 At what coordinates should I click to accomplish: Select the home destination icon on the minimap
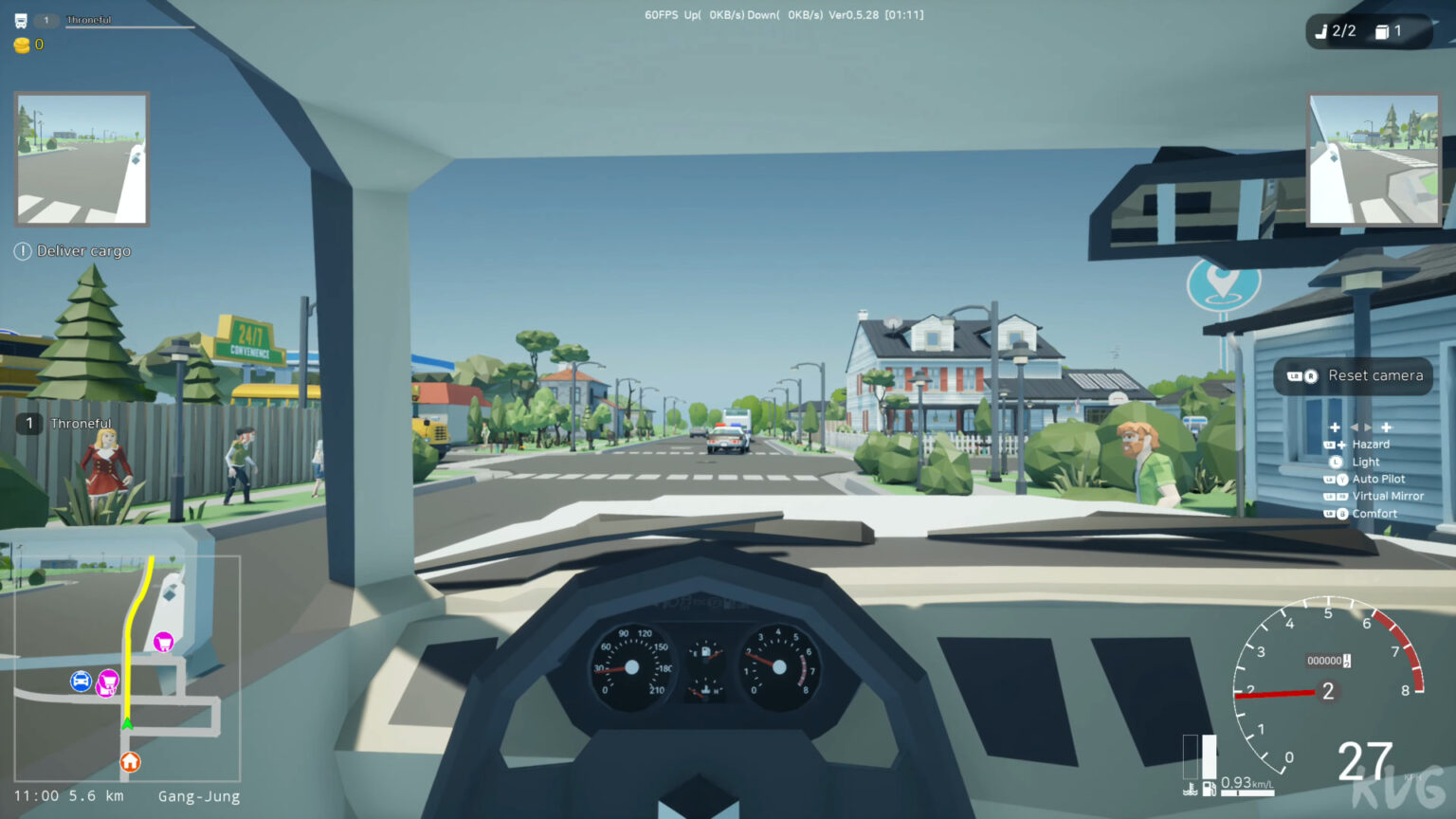[130, 762]
